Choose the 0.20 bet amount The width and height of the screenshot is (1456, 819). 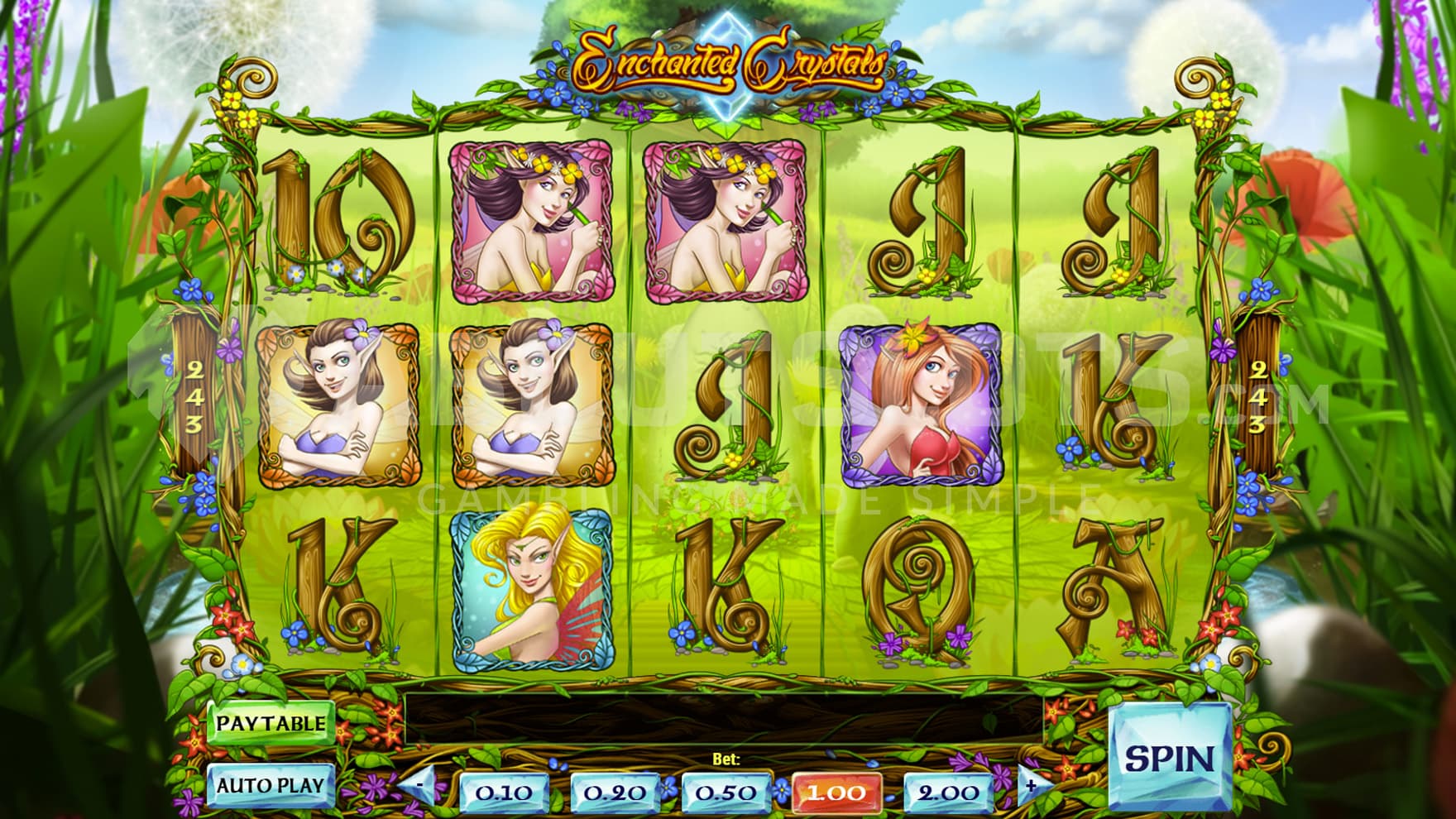615,792
